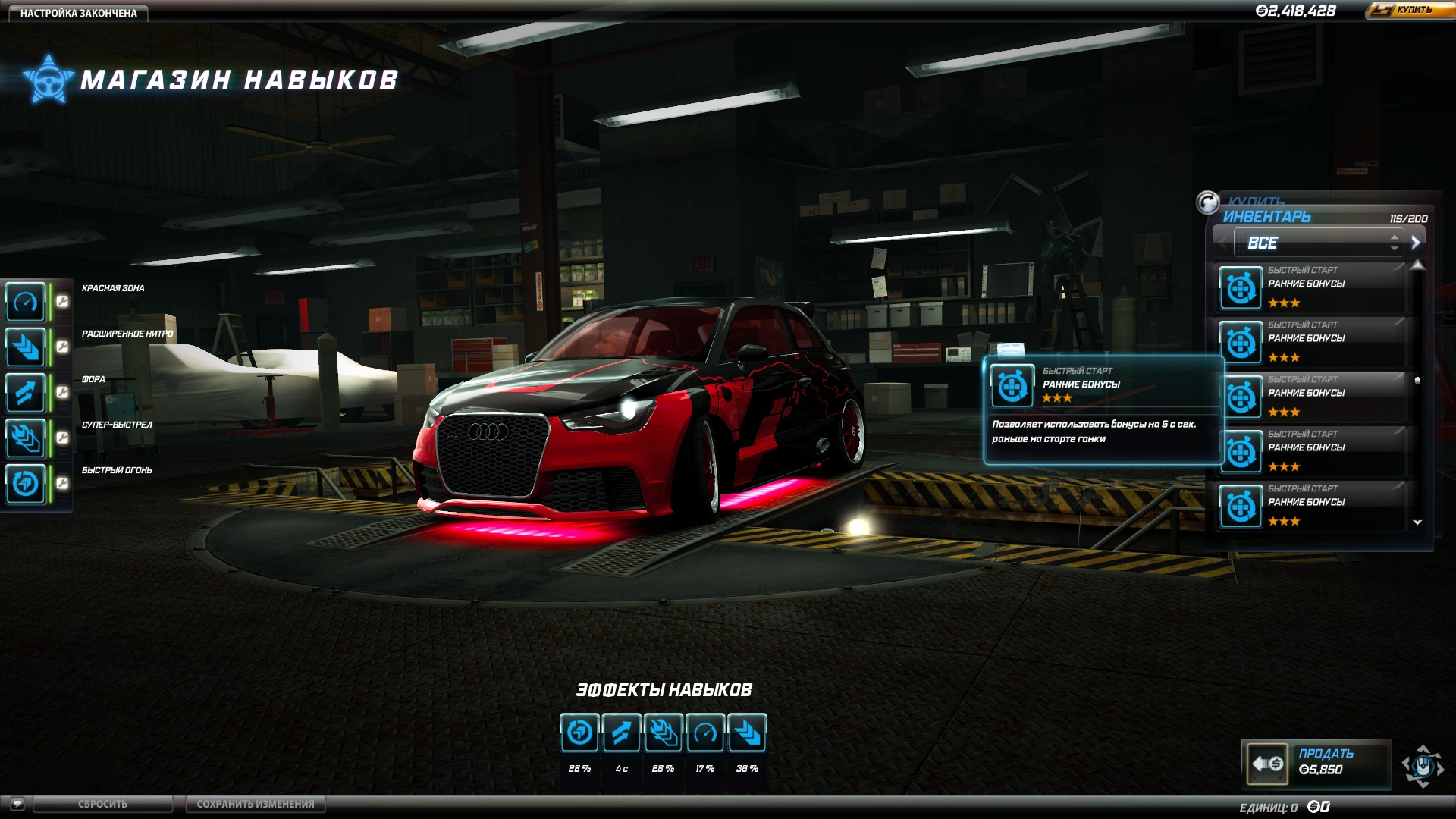The image size is (1456, 819).
Task: Select the topmost Ранние бонусы inventory item
Action: point(1310,287)
